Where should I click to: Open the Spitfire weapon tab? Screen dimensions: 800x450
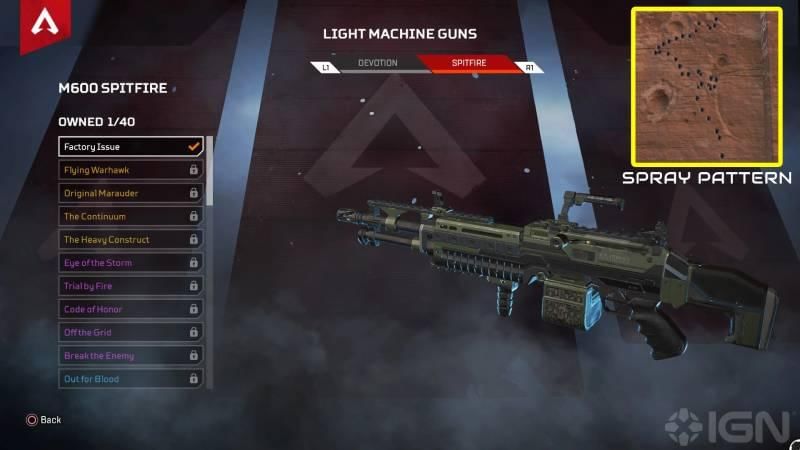pos(468,64)
